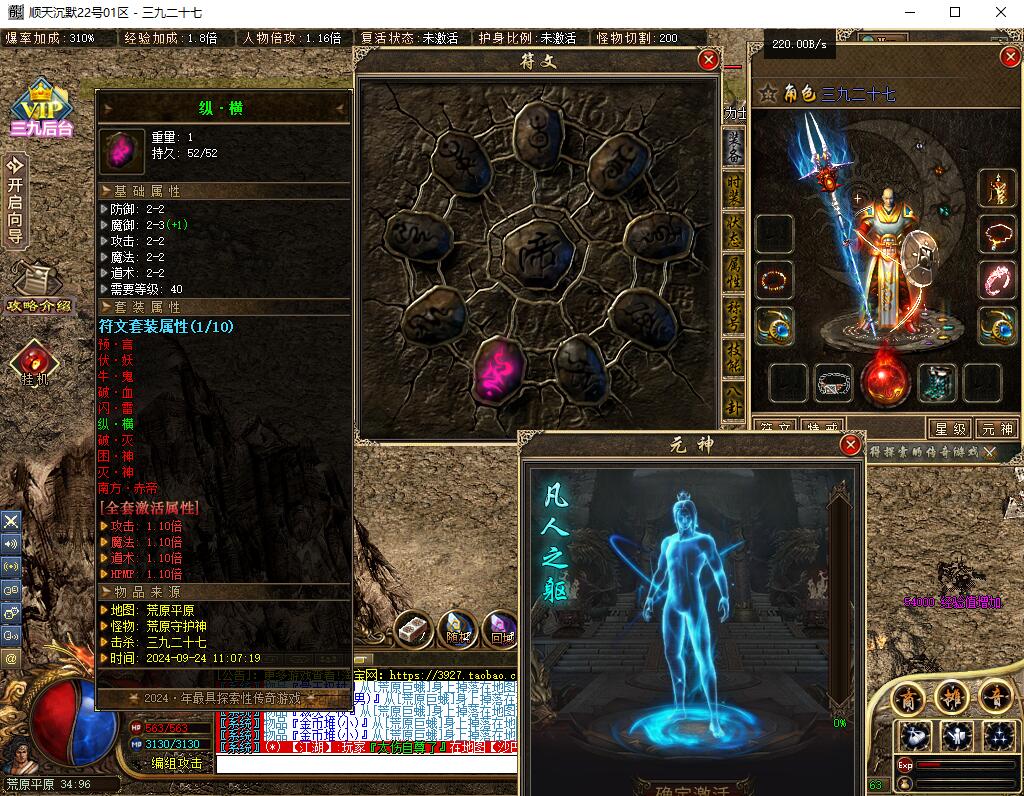Close the 符文 rune panel
The width and height of the screenshot is (1024, 796).
709,60
